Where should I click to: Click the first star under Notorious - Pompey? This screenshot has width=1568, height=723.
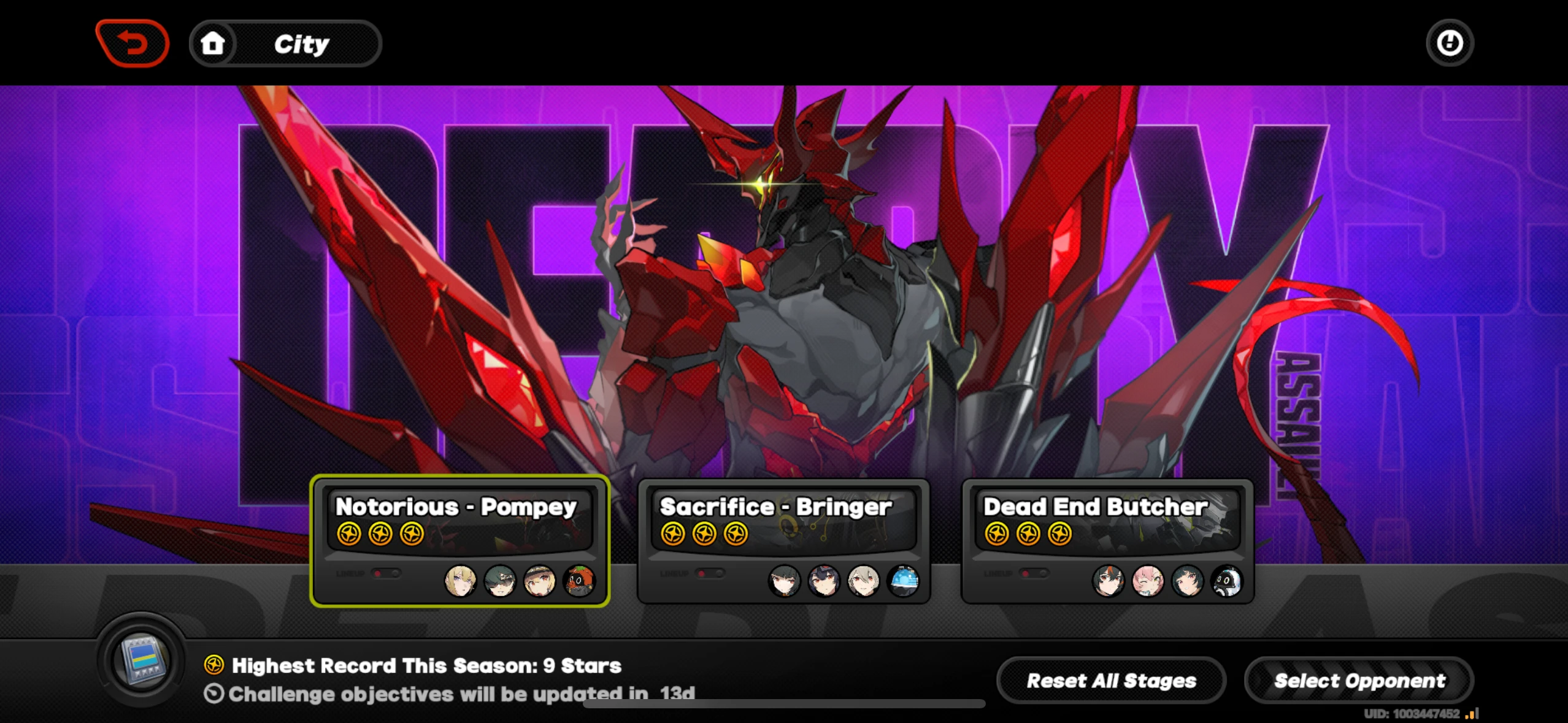(x=348, y=533)
